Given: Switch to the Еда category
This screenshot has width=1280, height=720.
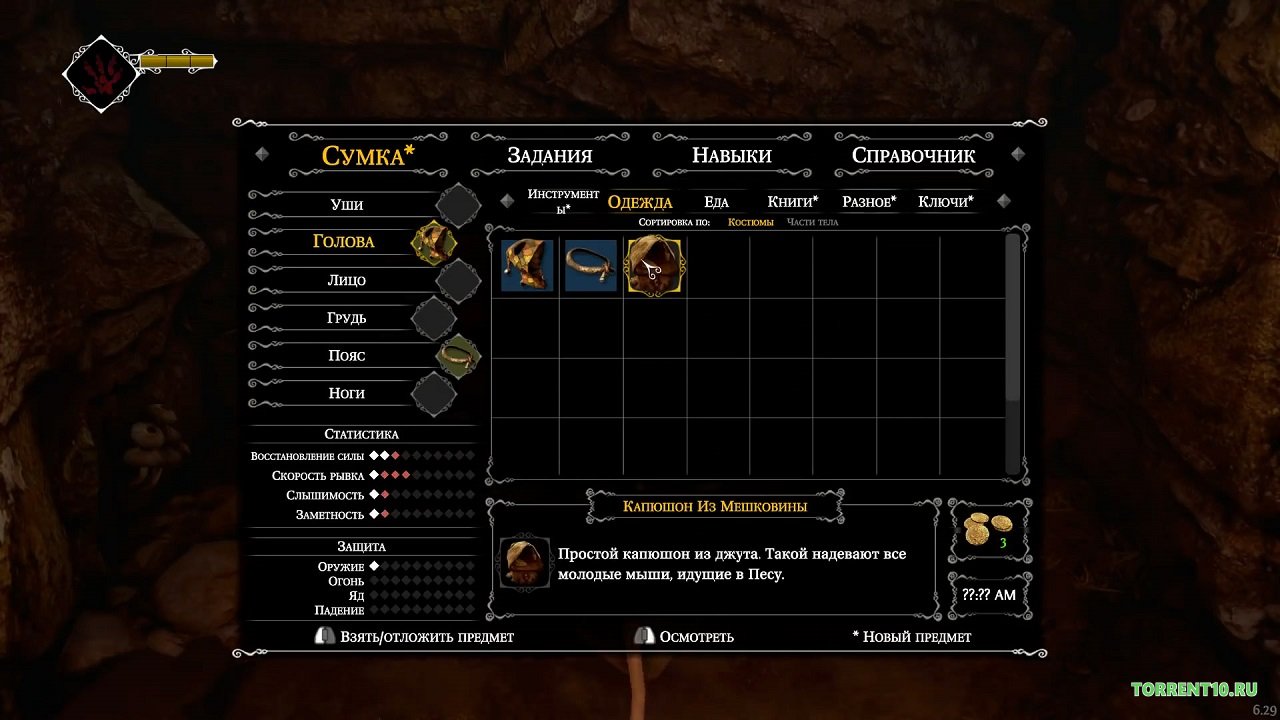Looking at the screenshot, I should point(716,202).
